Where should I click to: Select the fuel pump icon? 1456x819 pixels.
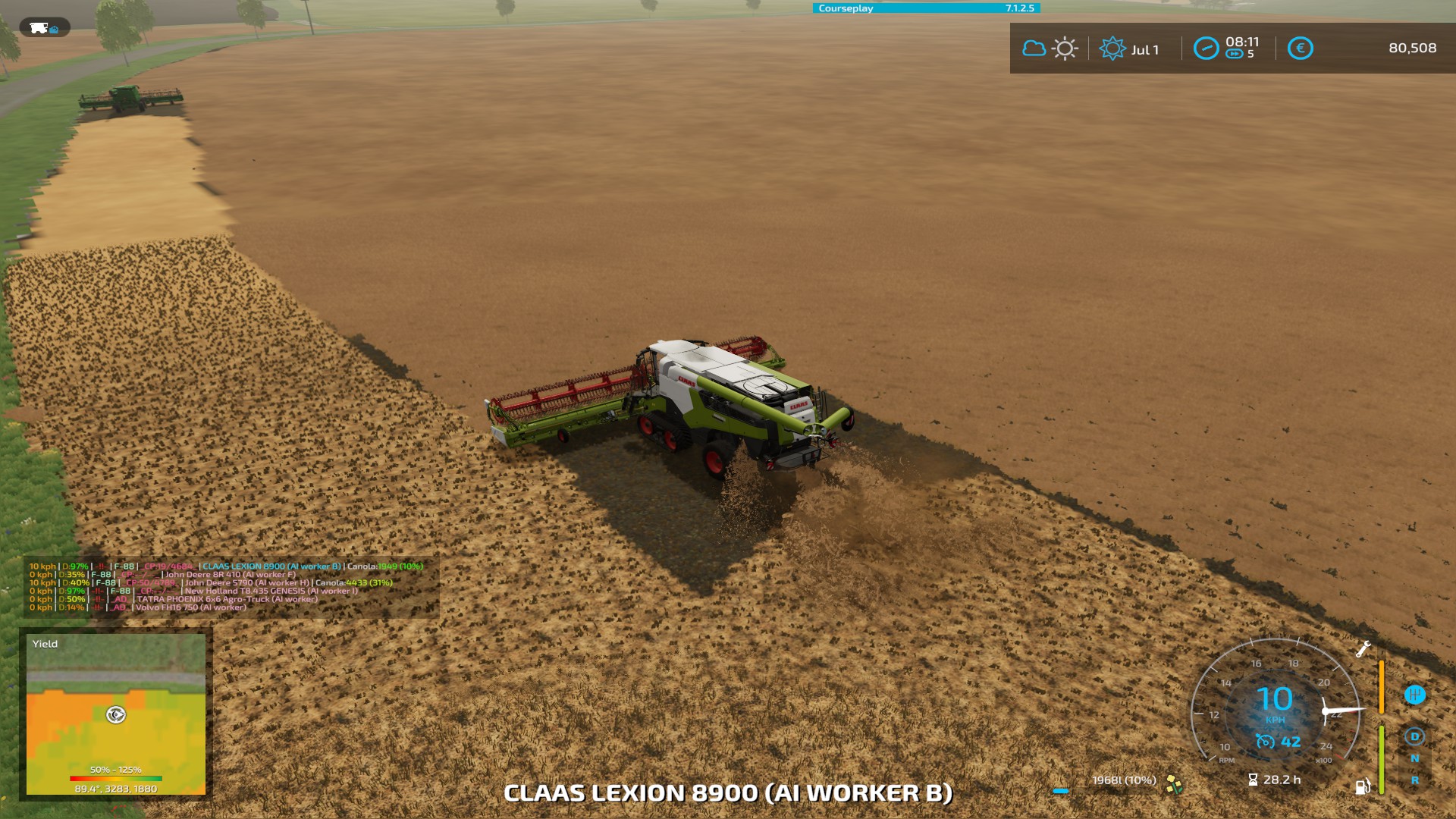(x=1363, y=787)
